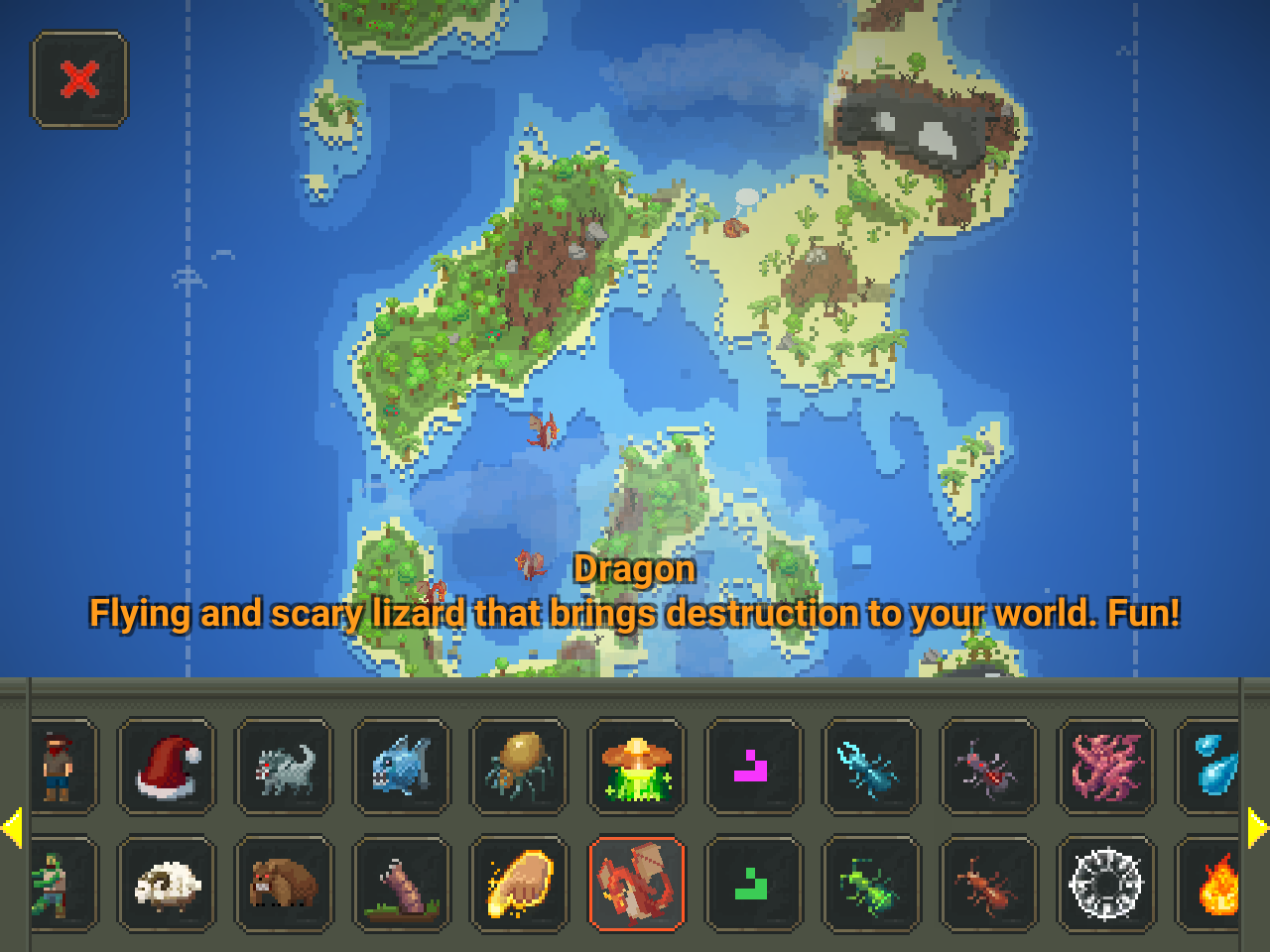Screen dimensions: 1270x952
Task: Choose the bear creature
Action: pyautogui.click(x=284, y=884)
